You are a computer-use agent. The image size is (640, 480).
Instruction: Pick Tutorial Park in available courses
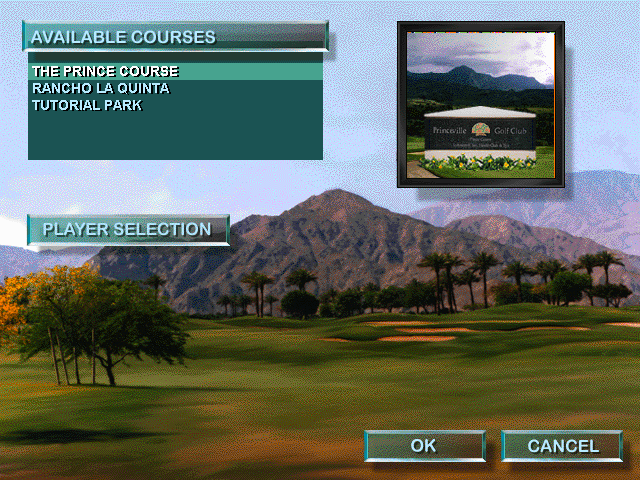pyautogui.click(x=86, y=104)
